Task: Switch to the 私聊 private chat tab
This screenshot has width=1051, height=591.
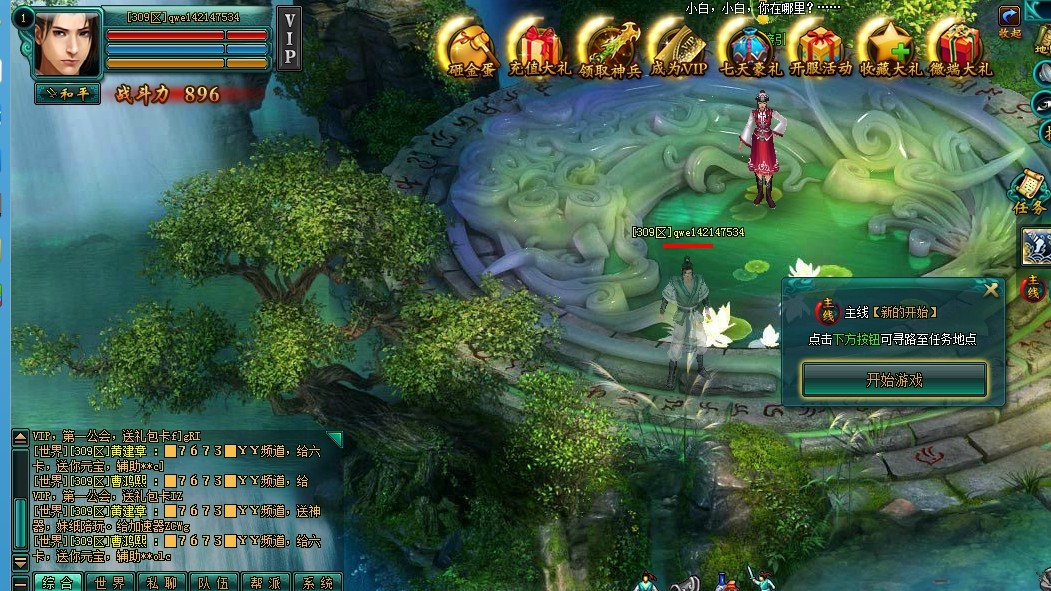Action: 161,582
